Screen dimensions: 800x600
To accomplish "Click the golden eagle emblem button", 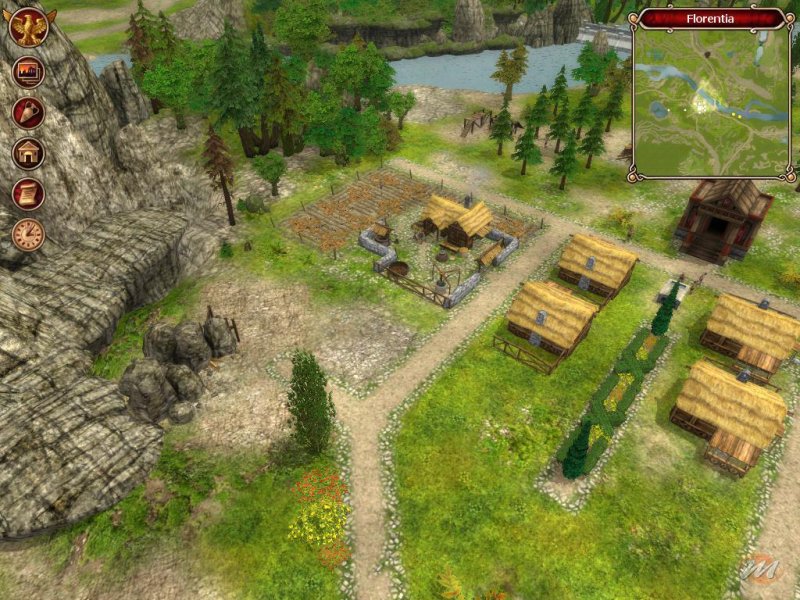I will 29,27.
